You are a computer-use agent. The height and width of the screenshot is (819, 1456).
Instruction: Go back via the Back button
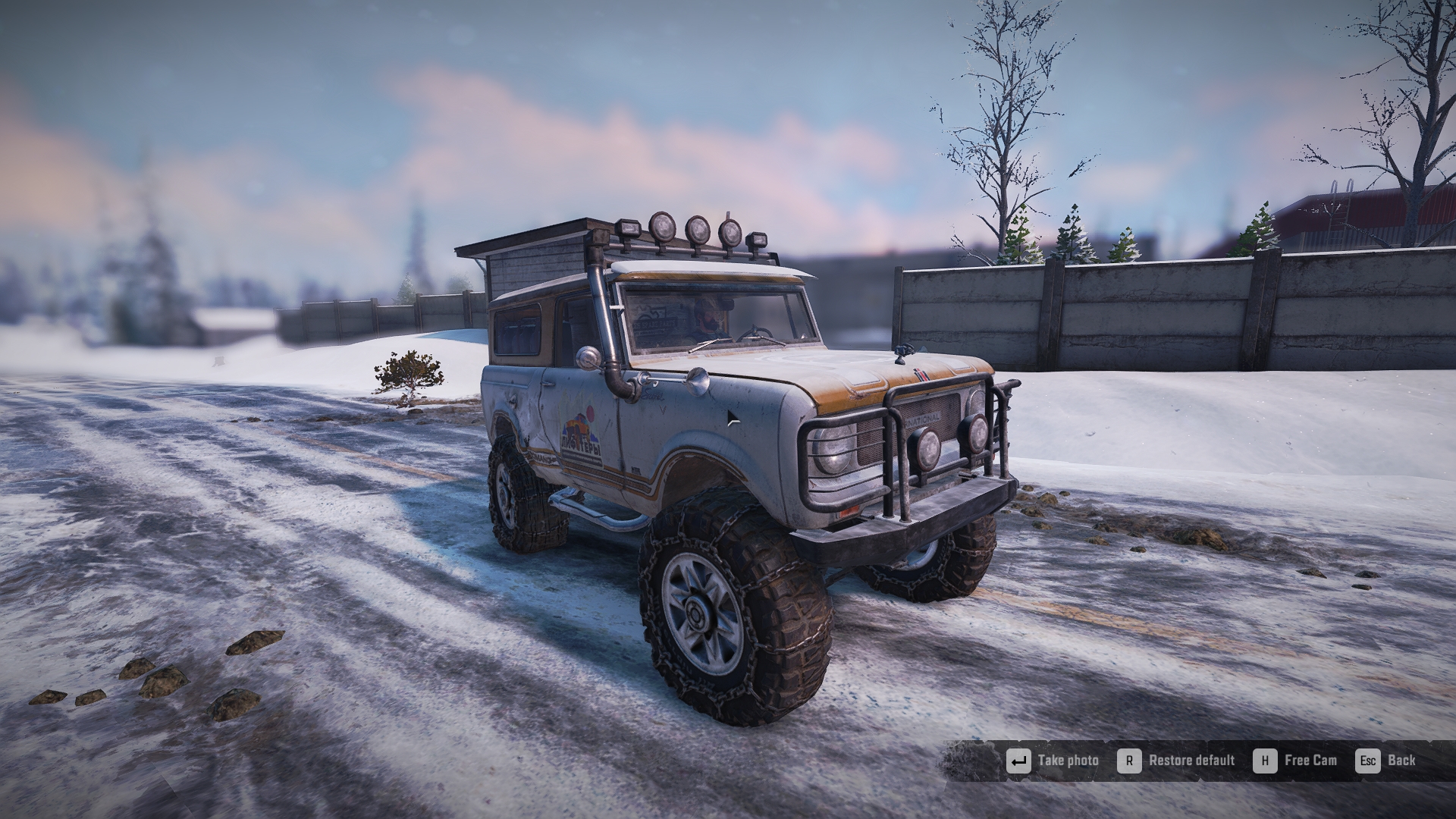click(1388, 761)
